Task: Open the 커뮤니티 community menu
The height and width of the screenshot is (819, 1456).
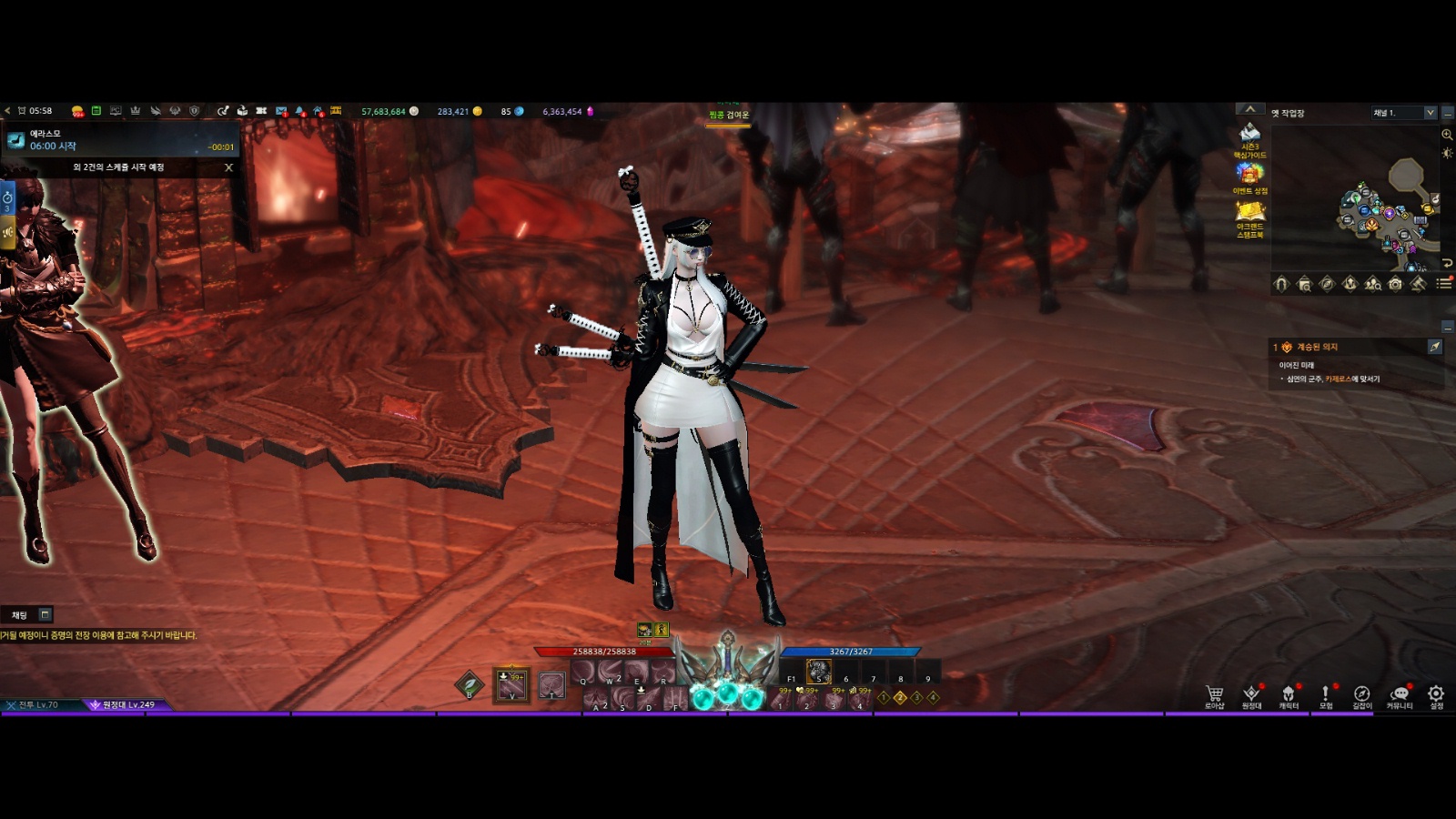Action: [x=1400, y=695]
